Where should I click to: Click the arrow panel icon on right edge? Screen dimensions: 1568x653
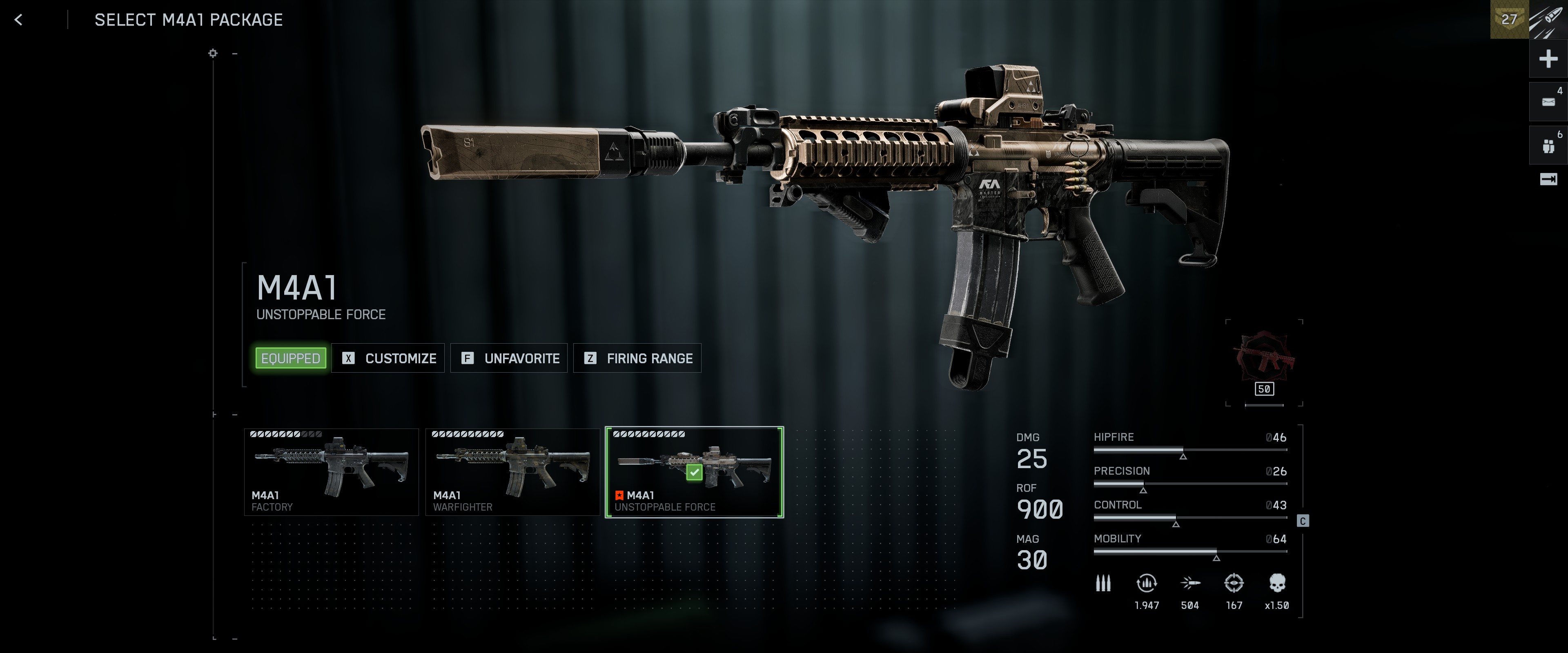click(1548, 179)
